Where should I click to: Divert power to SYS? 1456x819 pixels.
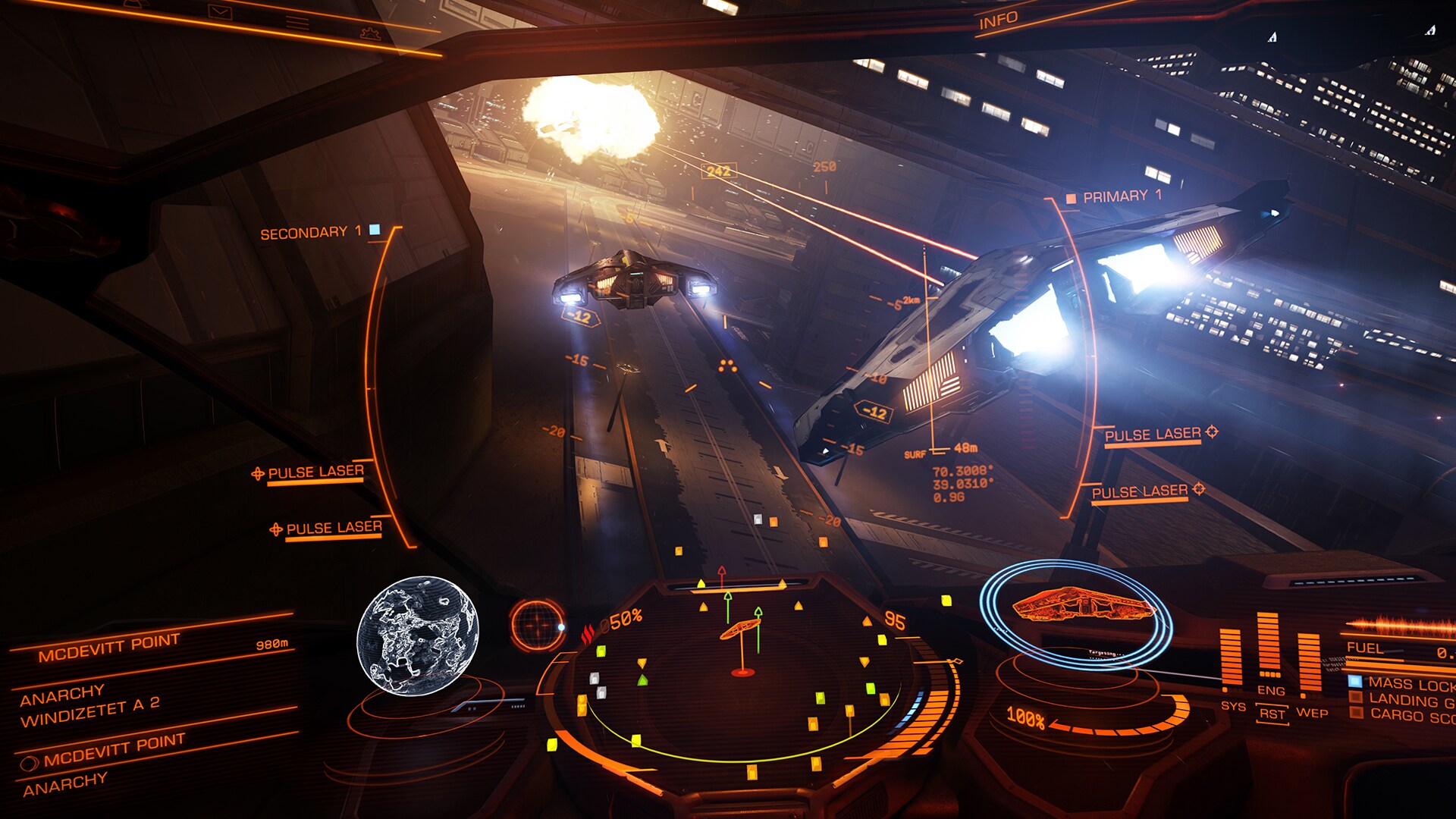pyautogui.click(x=1232, y=706)
